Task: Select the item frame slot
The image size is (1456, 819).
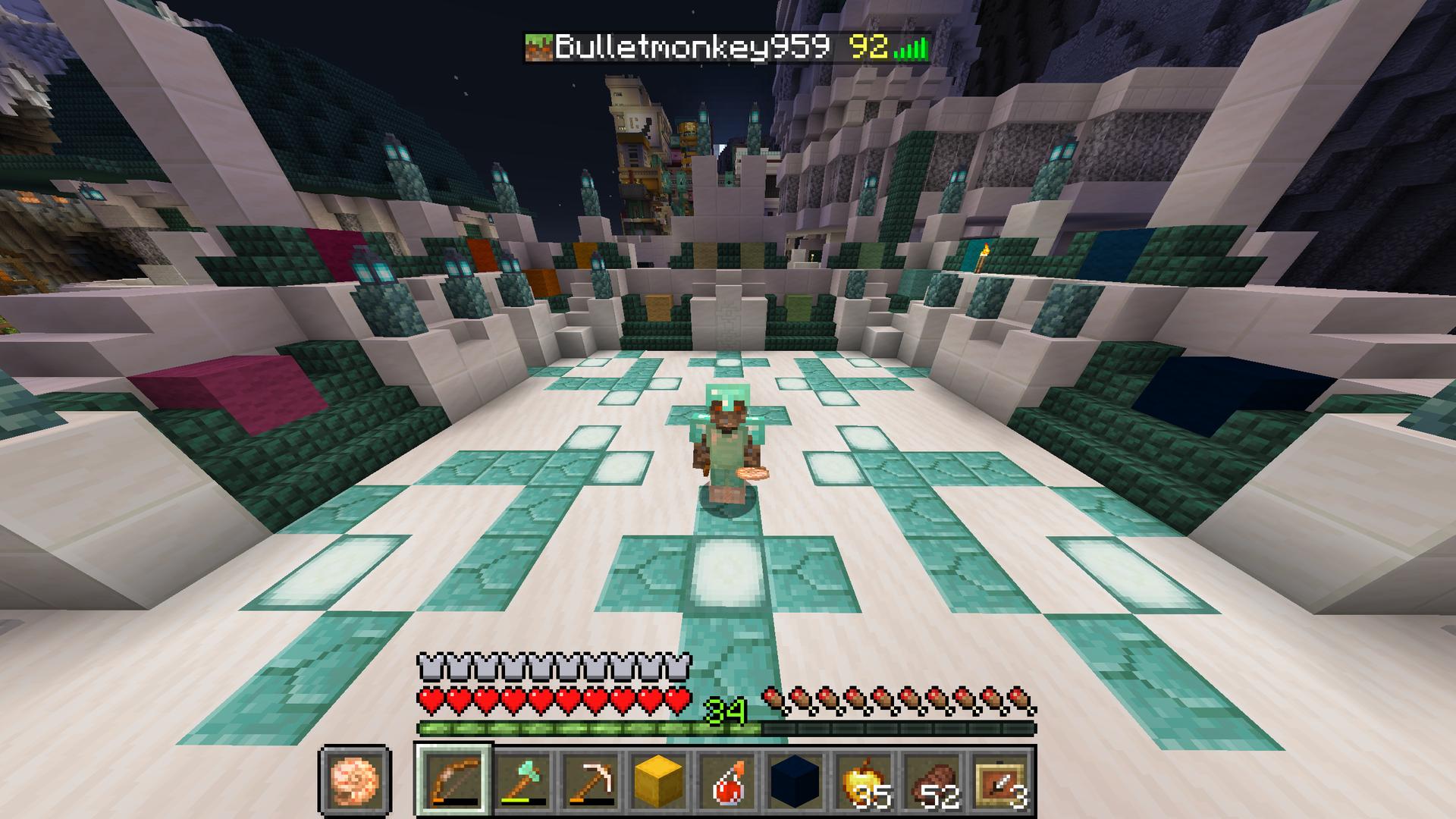Action: (999, 780)
